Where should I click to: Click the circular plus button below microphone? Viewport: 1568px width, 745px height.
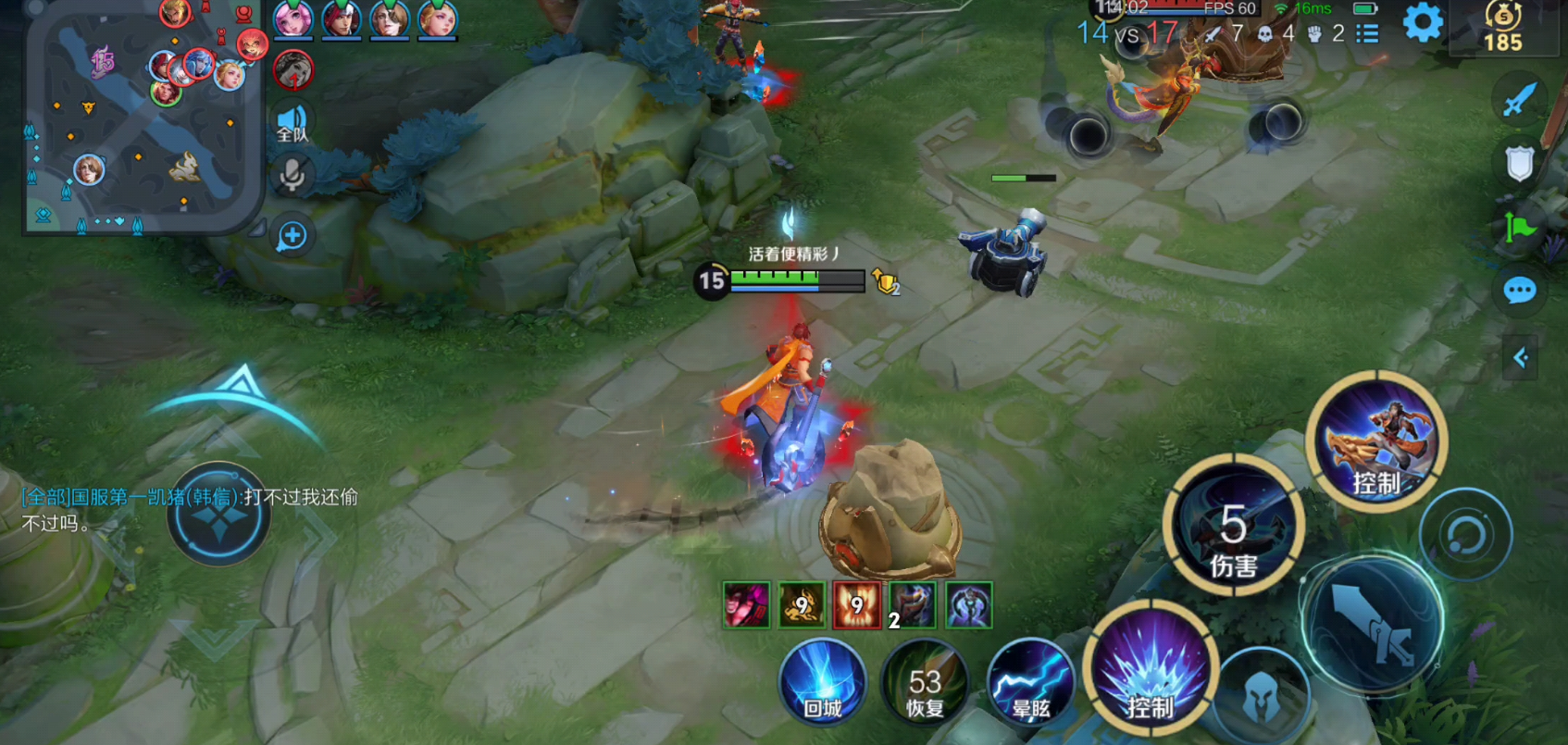(292, 236)
